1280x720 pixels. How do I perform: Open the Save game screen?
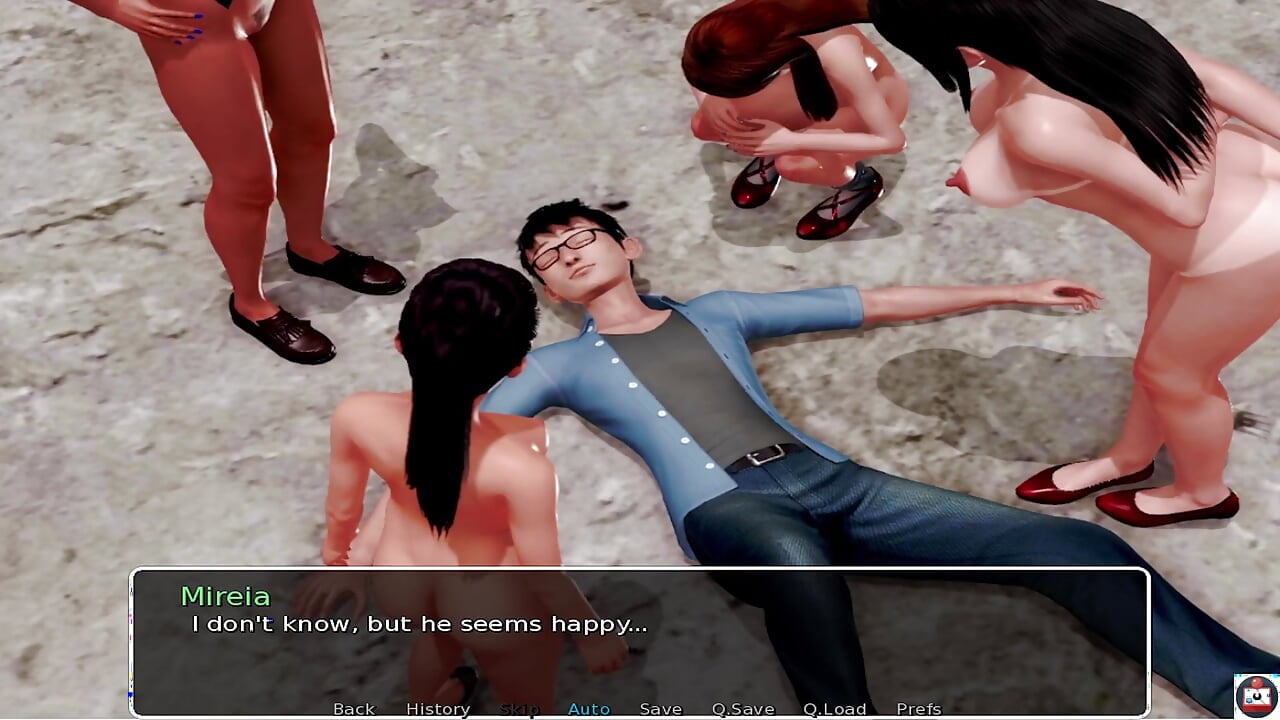(x=661, y=709)
